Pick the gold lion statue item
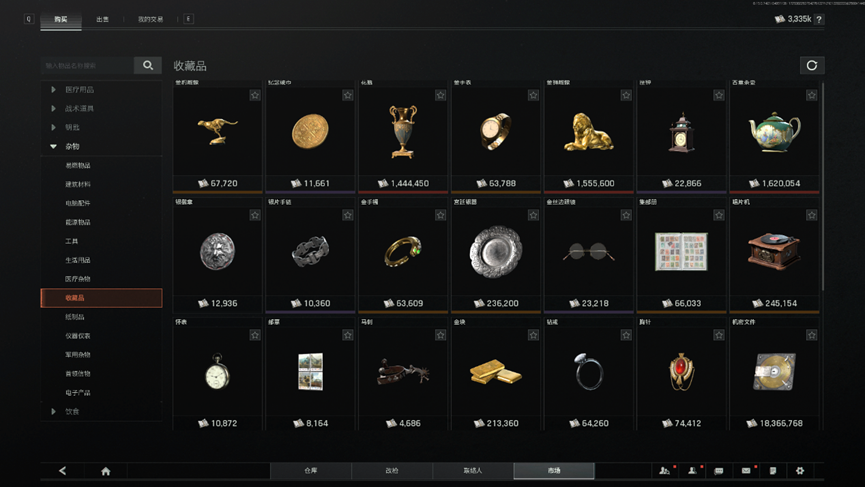This screenshot has width=865, height=487. [588, 132]
